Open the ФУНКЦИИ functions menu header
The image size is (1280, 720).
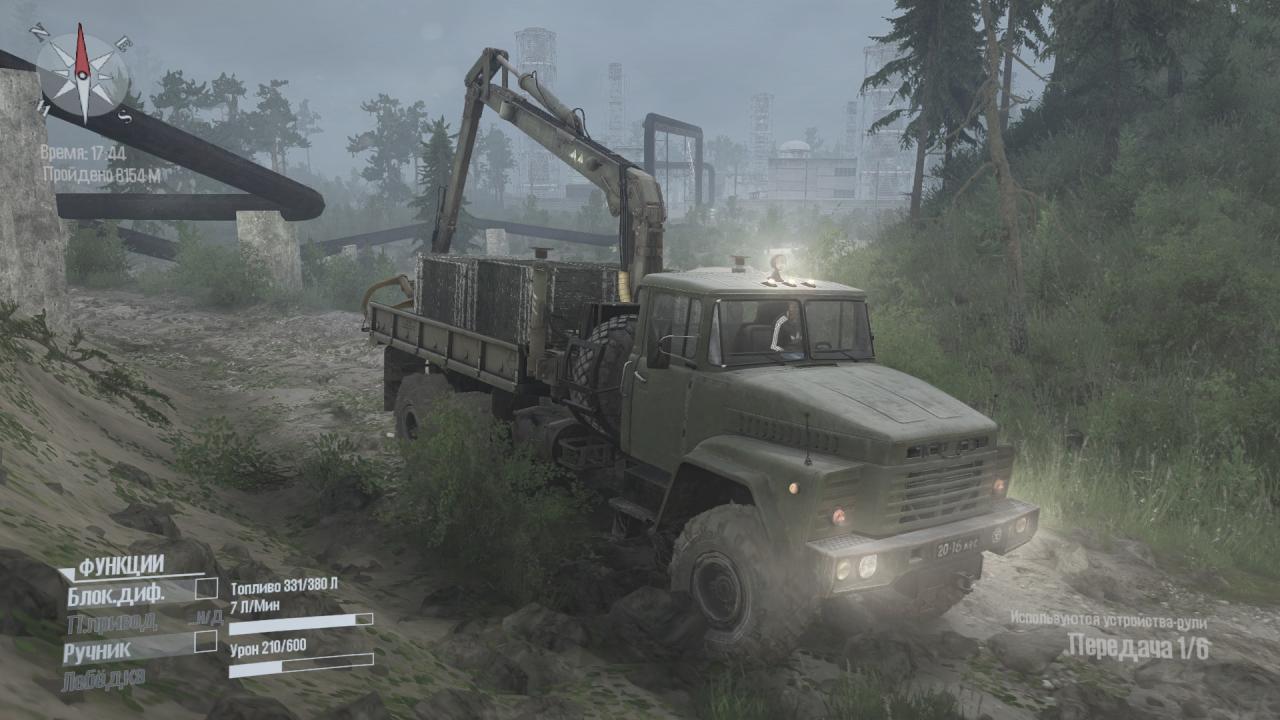coord(121,566)
